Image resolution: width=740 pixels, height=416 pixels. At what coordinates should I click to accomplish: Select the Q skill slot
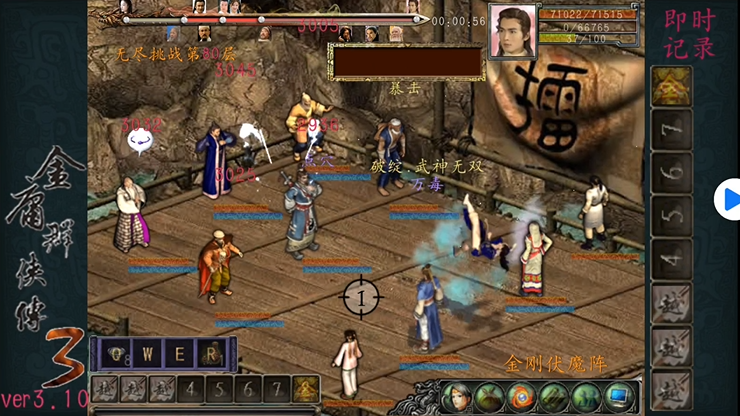pos(118,353)
